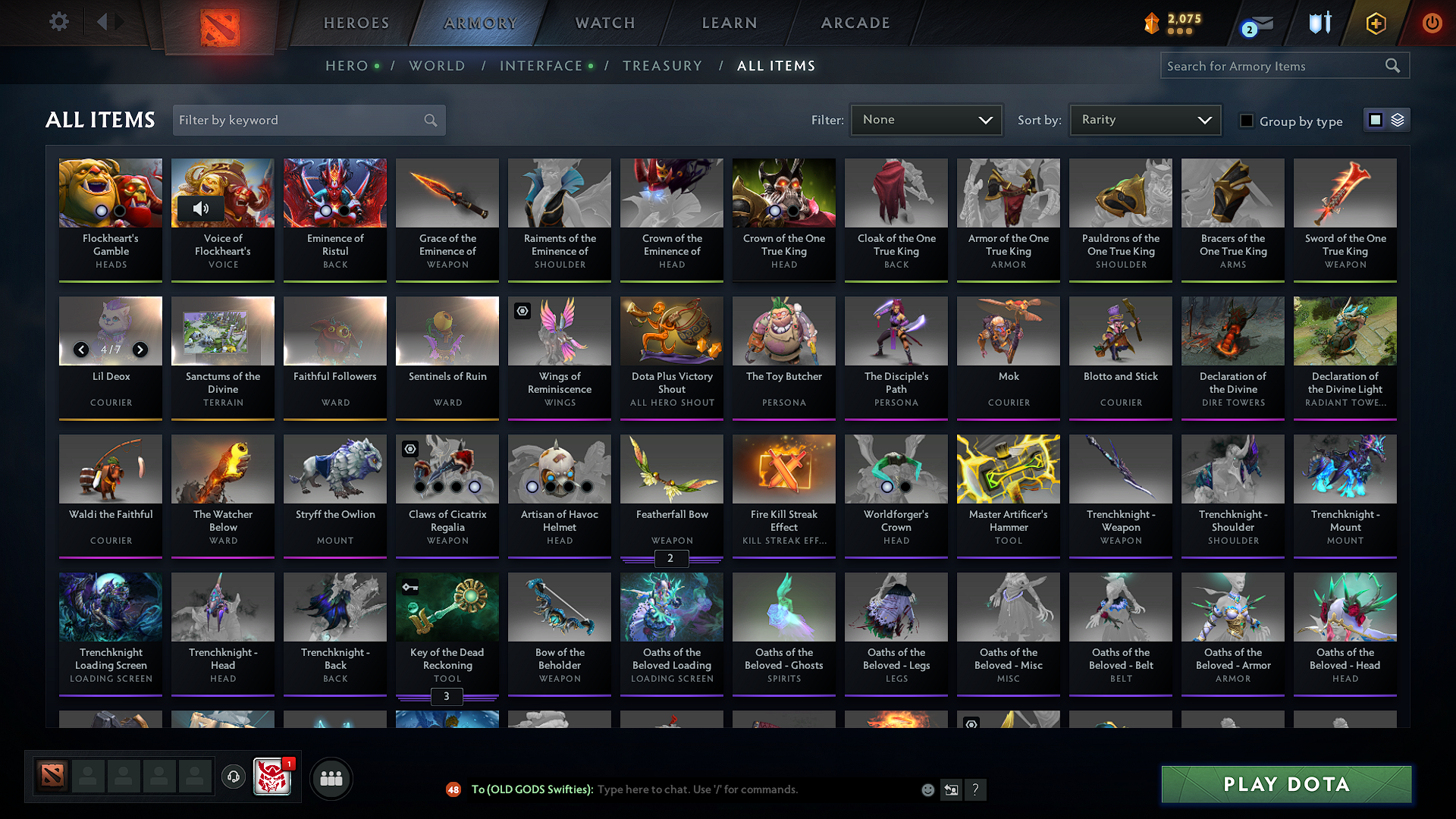Screen dimensions: 1456x819
Task: Enable the Group by type checkbox
Action: coord(1247,121)
